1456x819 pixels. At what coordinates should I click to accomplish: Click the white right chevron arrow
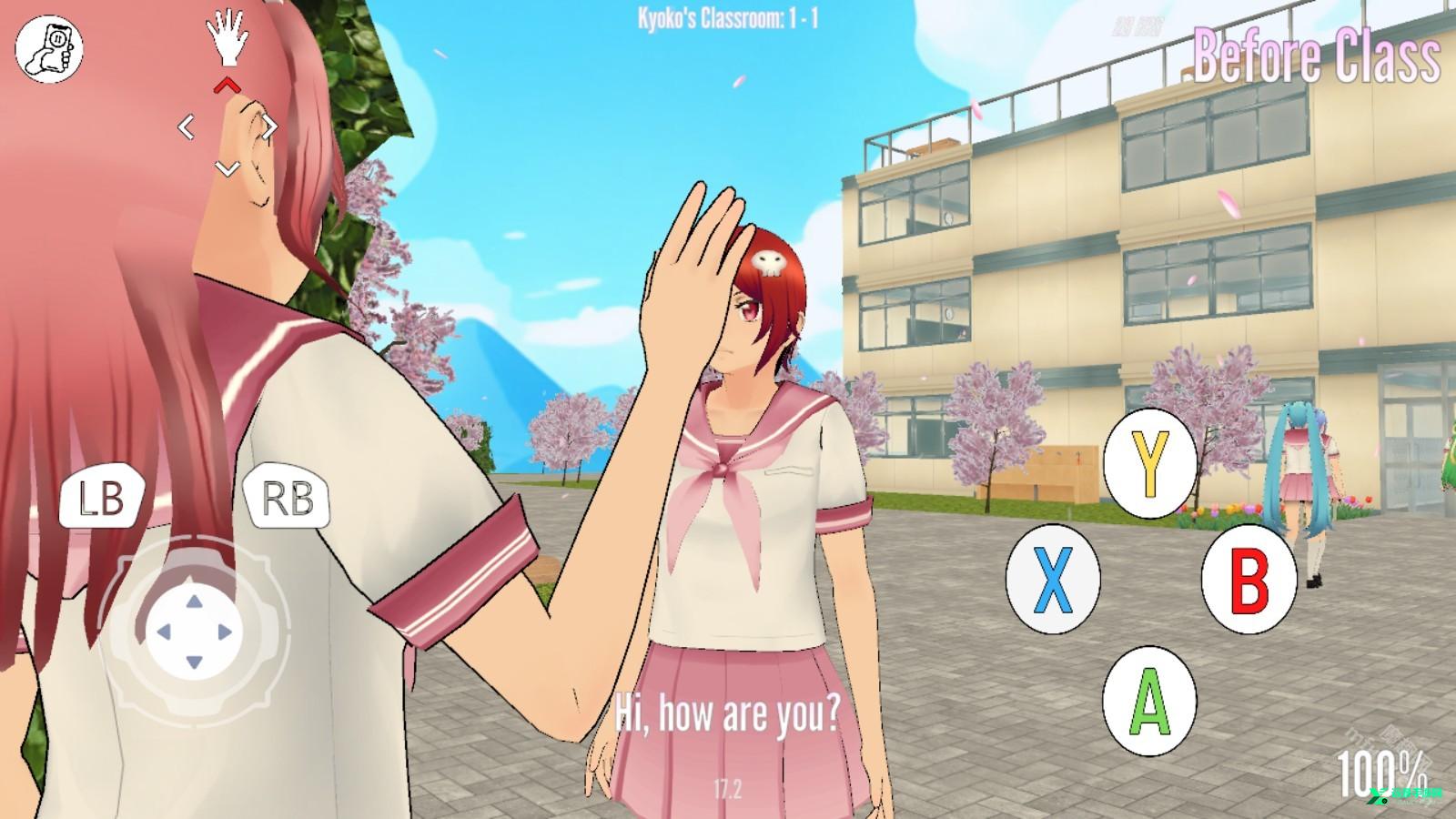pos(268,127)
